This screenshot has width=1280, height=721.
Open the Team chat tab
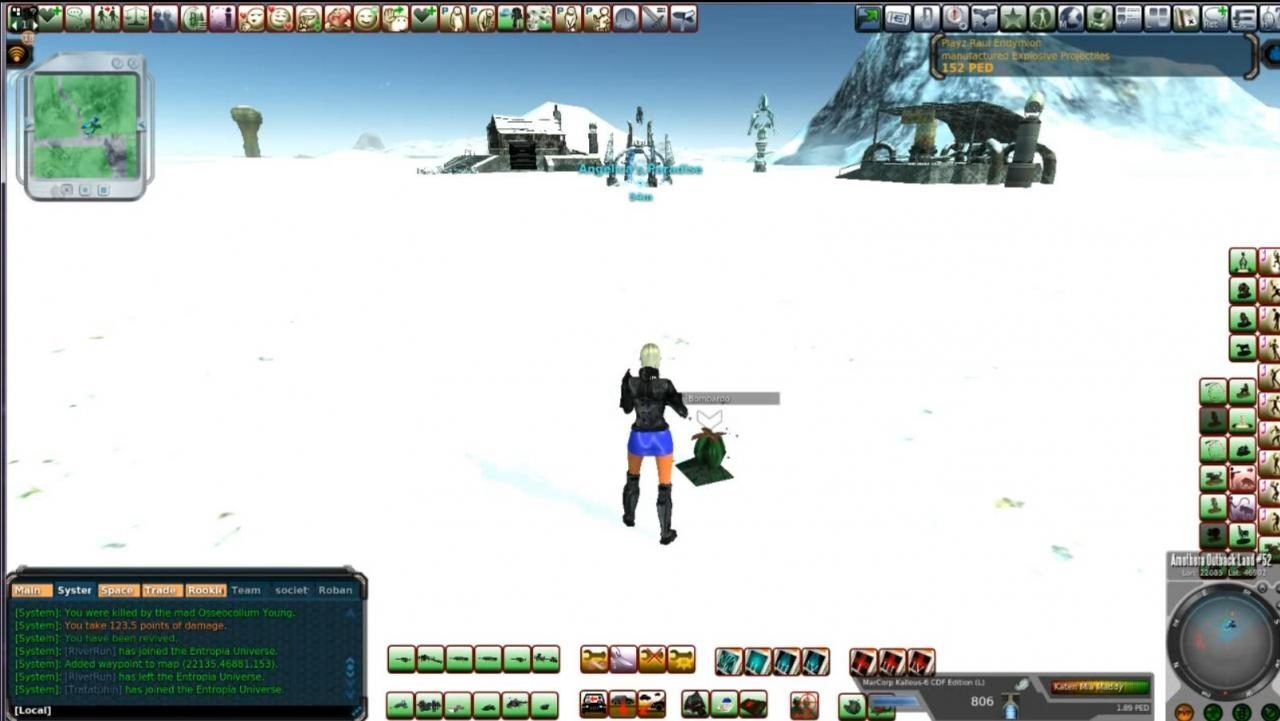tap(245, 590)
